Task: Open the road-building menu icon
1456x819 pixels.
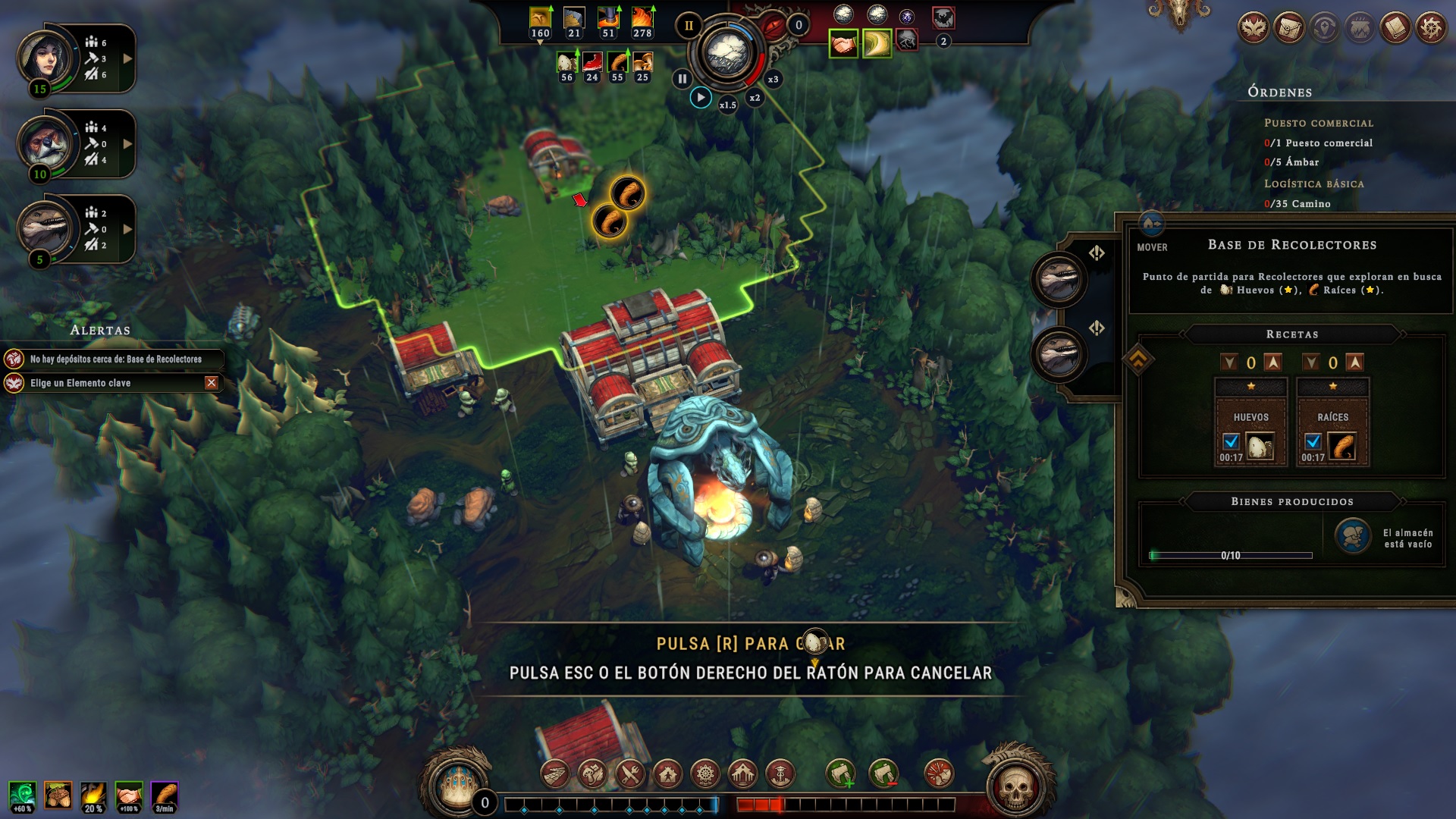Action: coord(555,774)
